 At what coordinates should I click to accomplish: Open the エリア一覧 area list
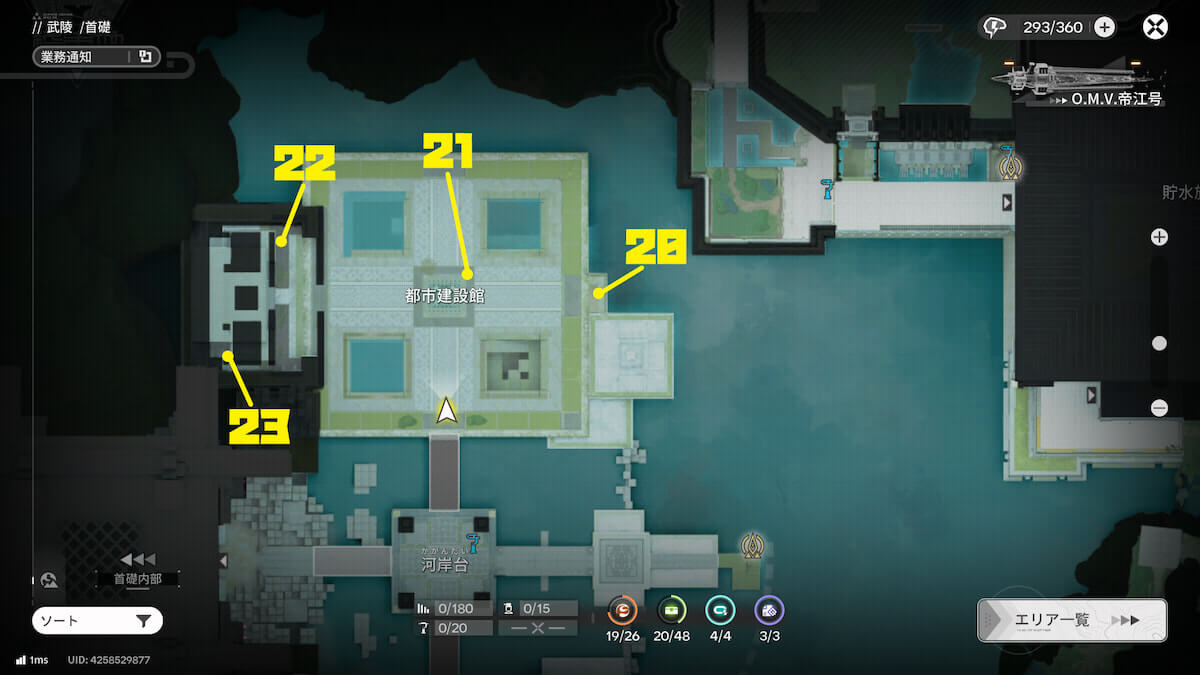[x=1072, y=620]
